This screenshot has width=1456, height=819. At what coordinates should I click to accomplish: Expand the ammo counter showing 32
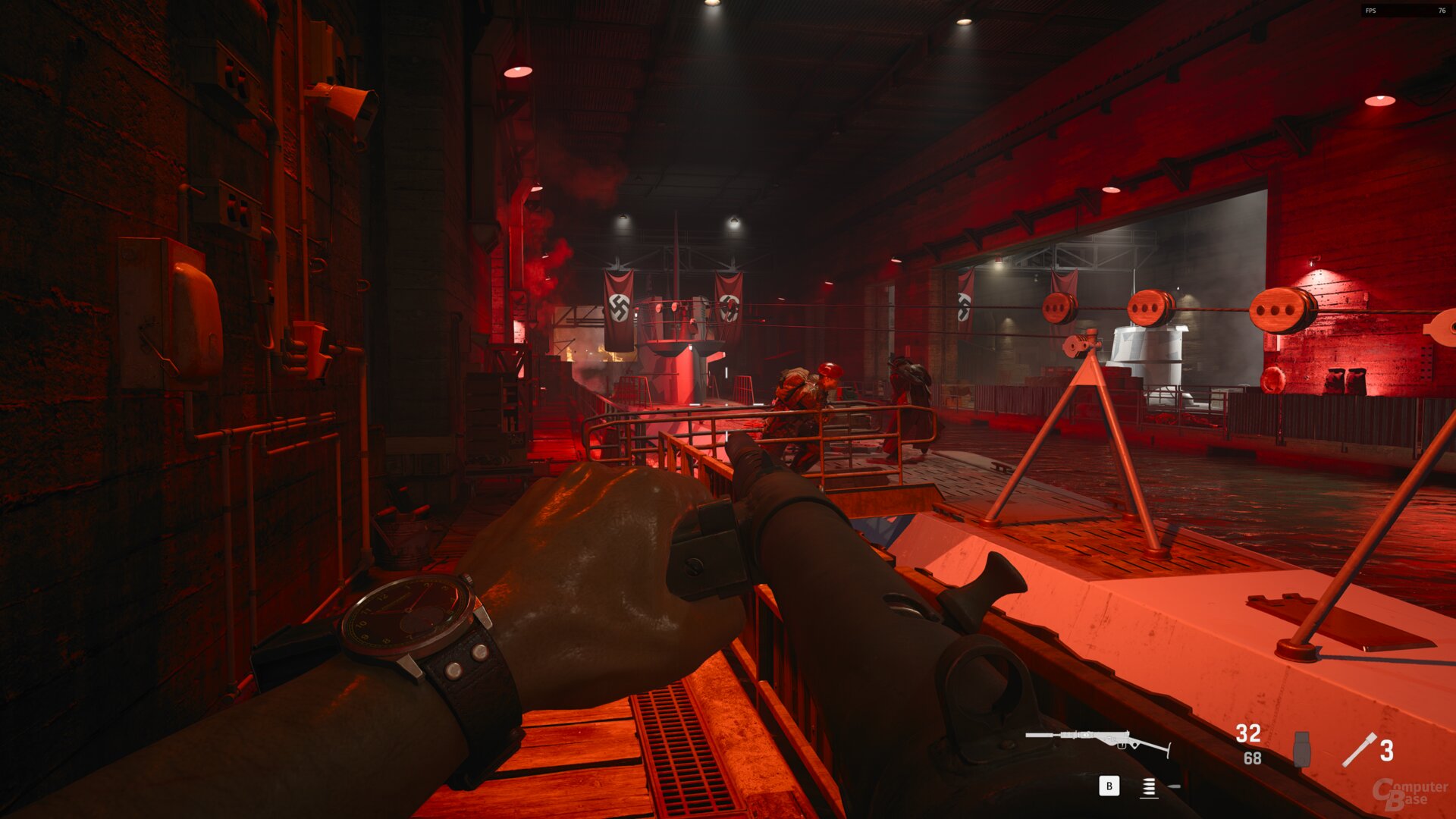point(1247,733)
